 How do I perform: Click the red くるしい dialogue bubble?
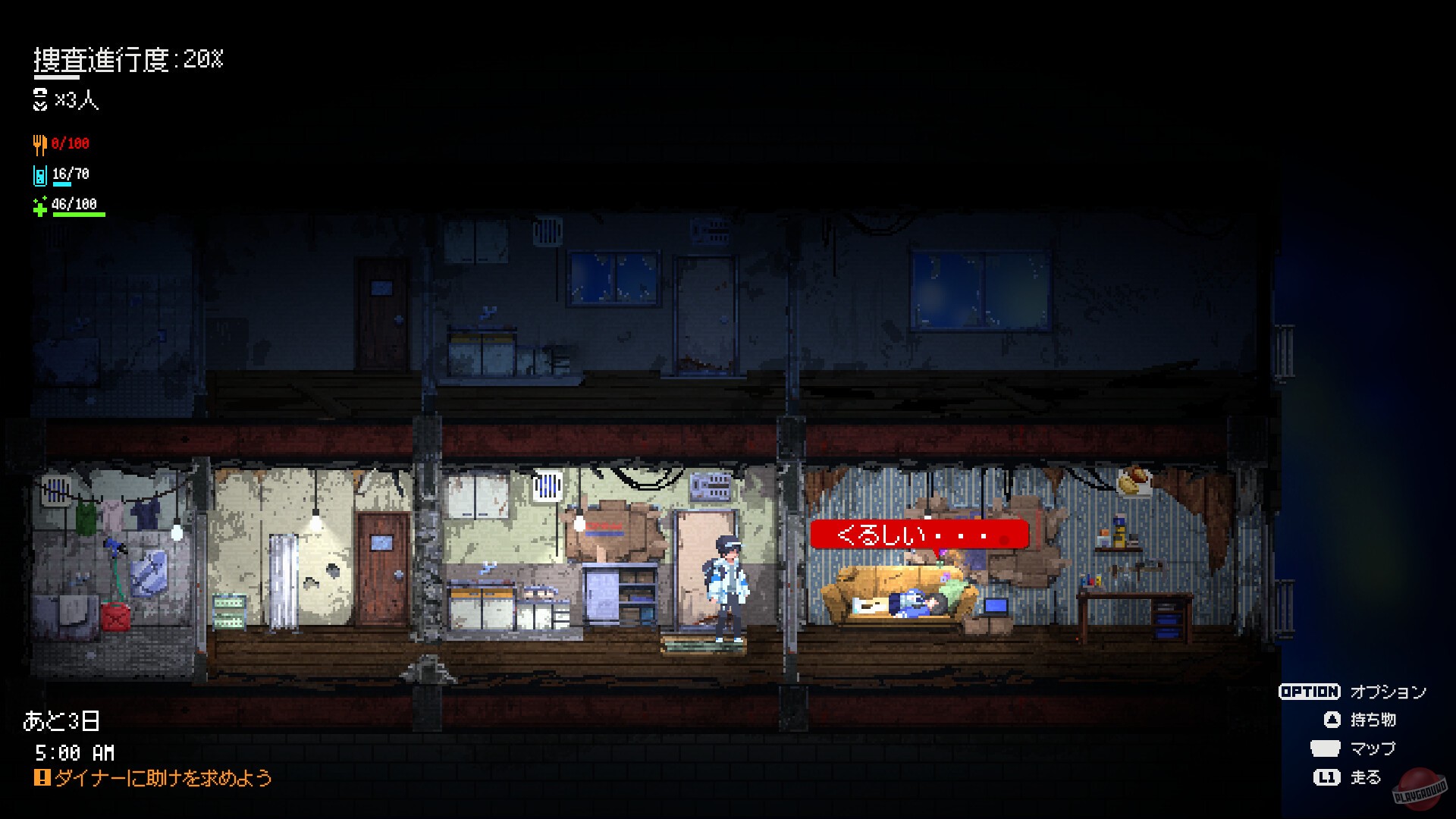coord(920,535)
